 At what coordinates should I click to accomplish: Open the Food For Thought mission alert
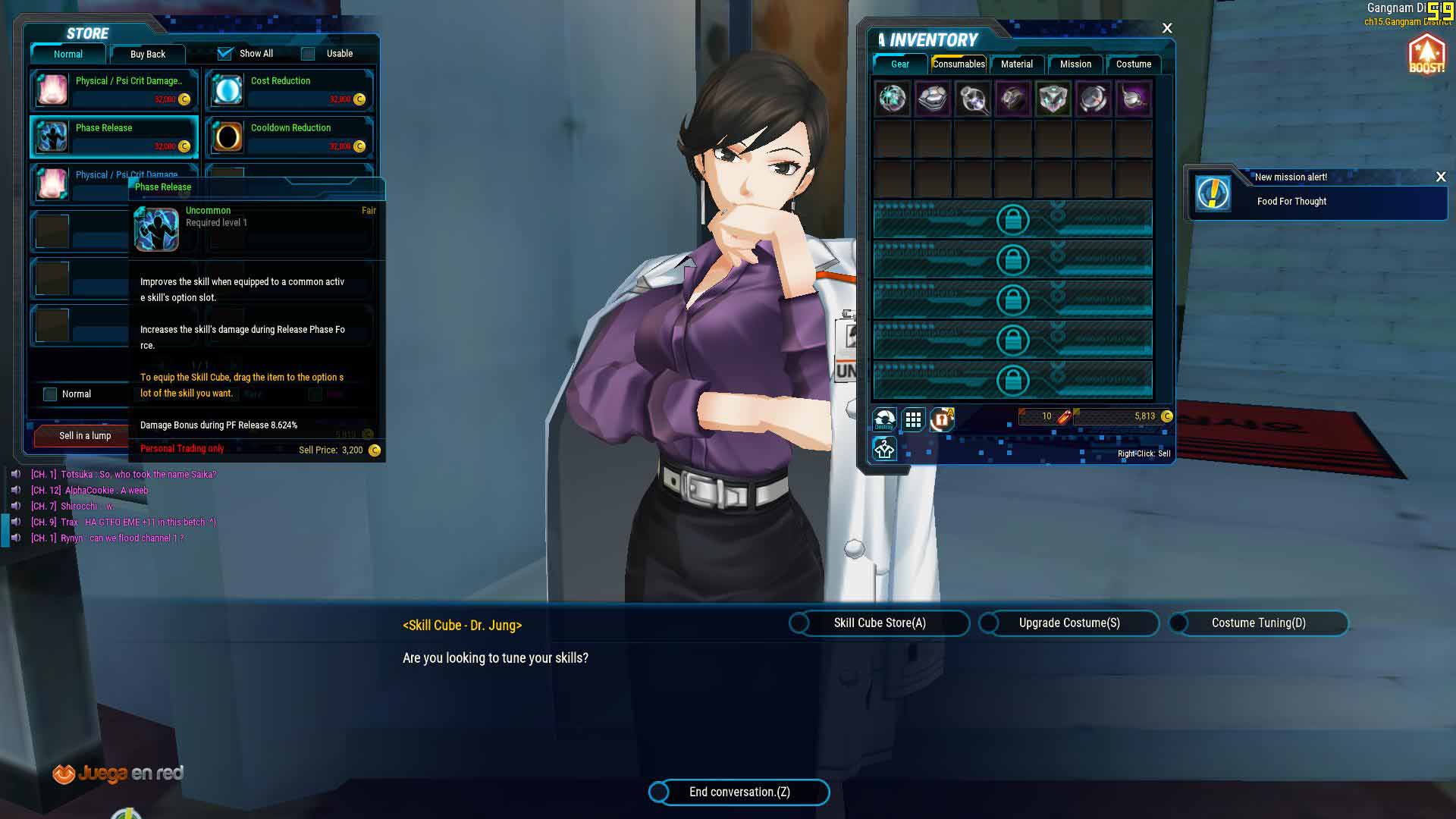pos(1291,201)
